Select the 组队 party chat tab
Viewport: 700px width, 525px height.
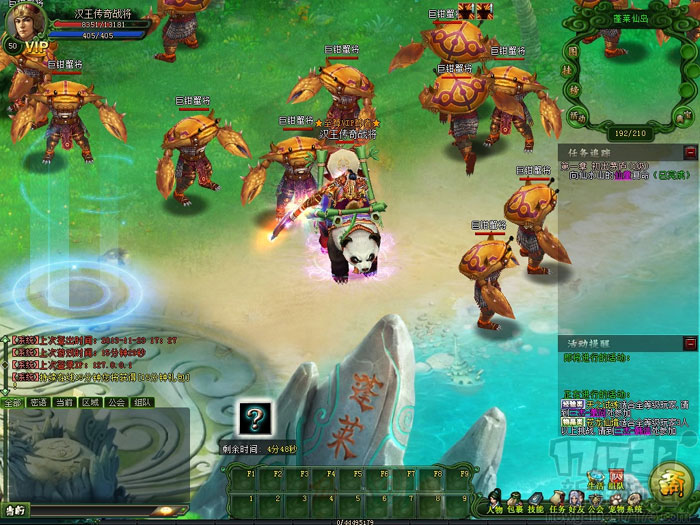point(142,402)
